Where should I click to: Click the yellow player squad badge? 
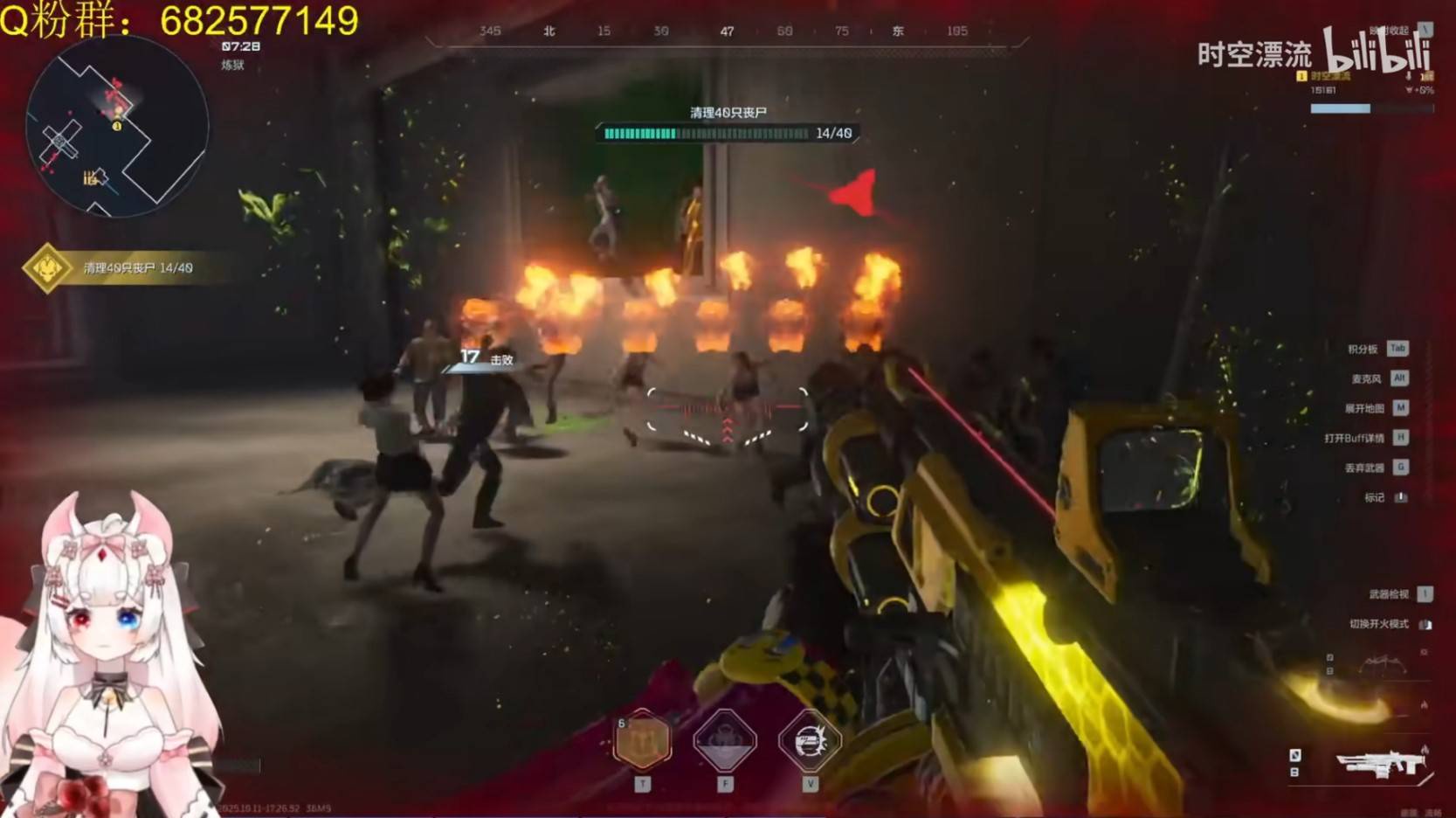point(1301,76)
